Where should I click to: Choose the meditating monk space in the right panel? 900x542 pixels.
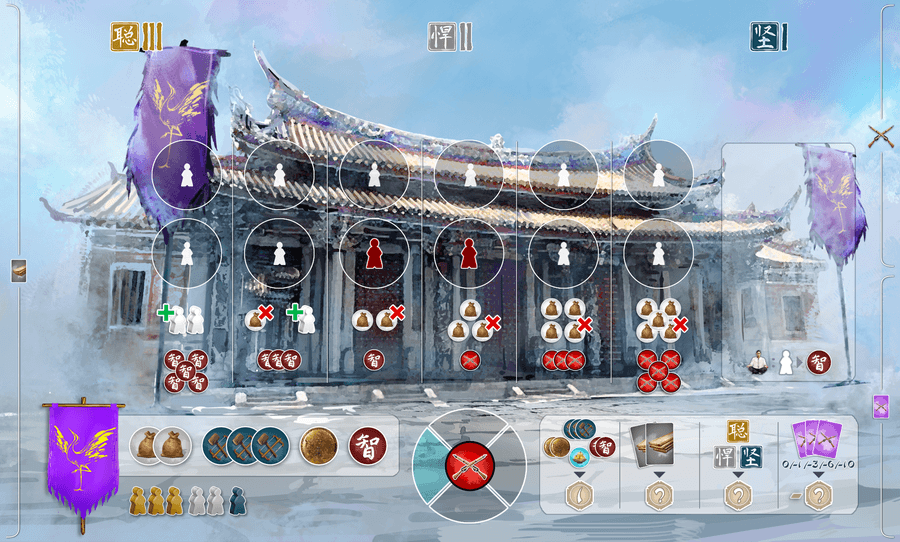[762, 362]
